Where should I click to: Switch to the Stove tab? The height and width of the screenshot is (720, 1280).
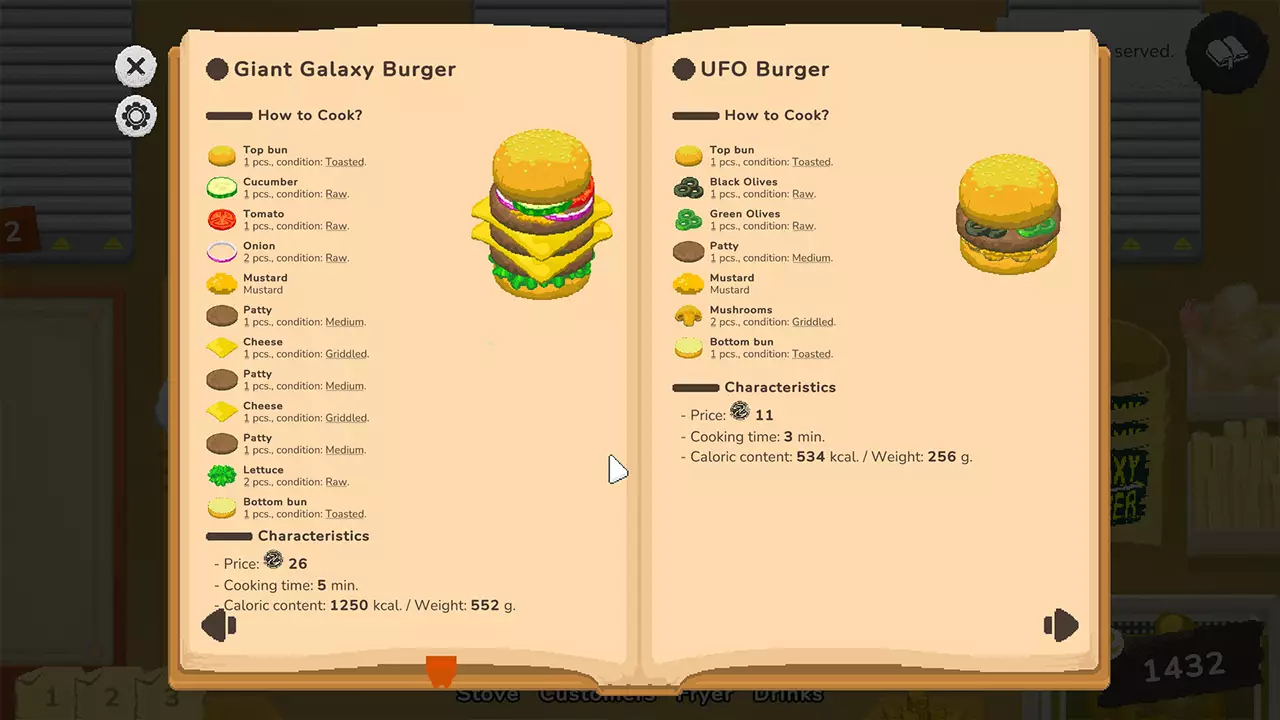pos(489,693)
